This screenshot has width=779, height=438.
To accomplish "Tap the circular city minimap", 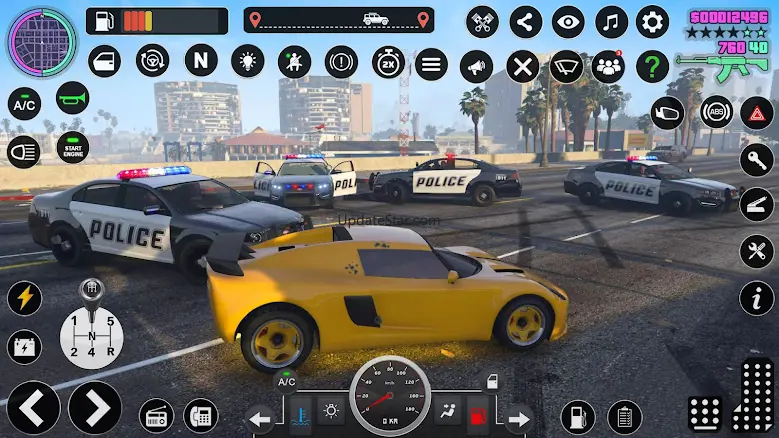I will (41, 40).
